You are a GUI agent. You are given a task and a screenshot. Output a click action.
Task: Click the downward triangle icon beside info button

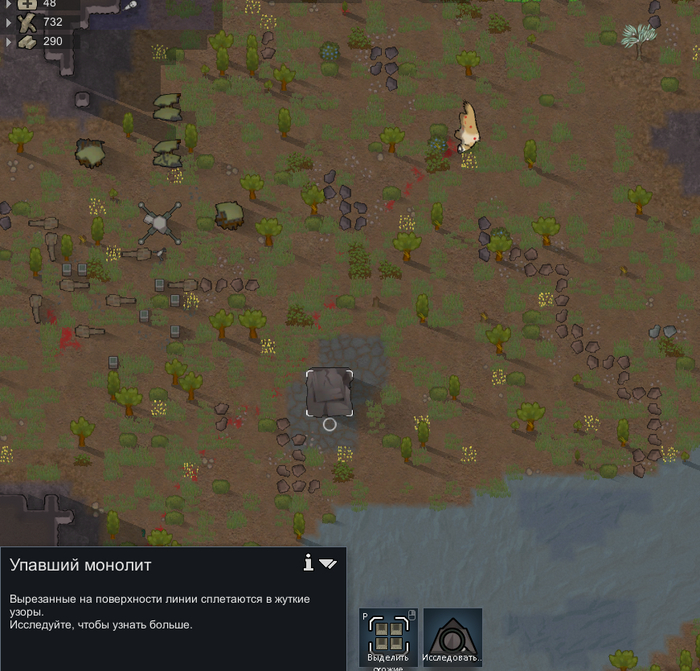(x=328, y=564)
